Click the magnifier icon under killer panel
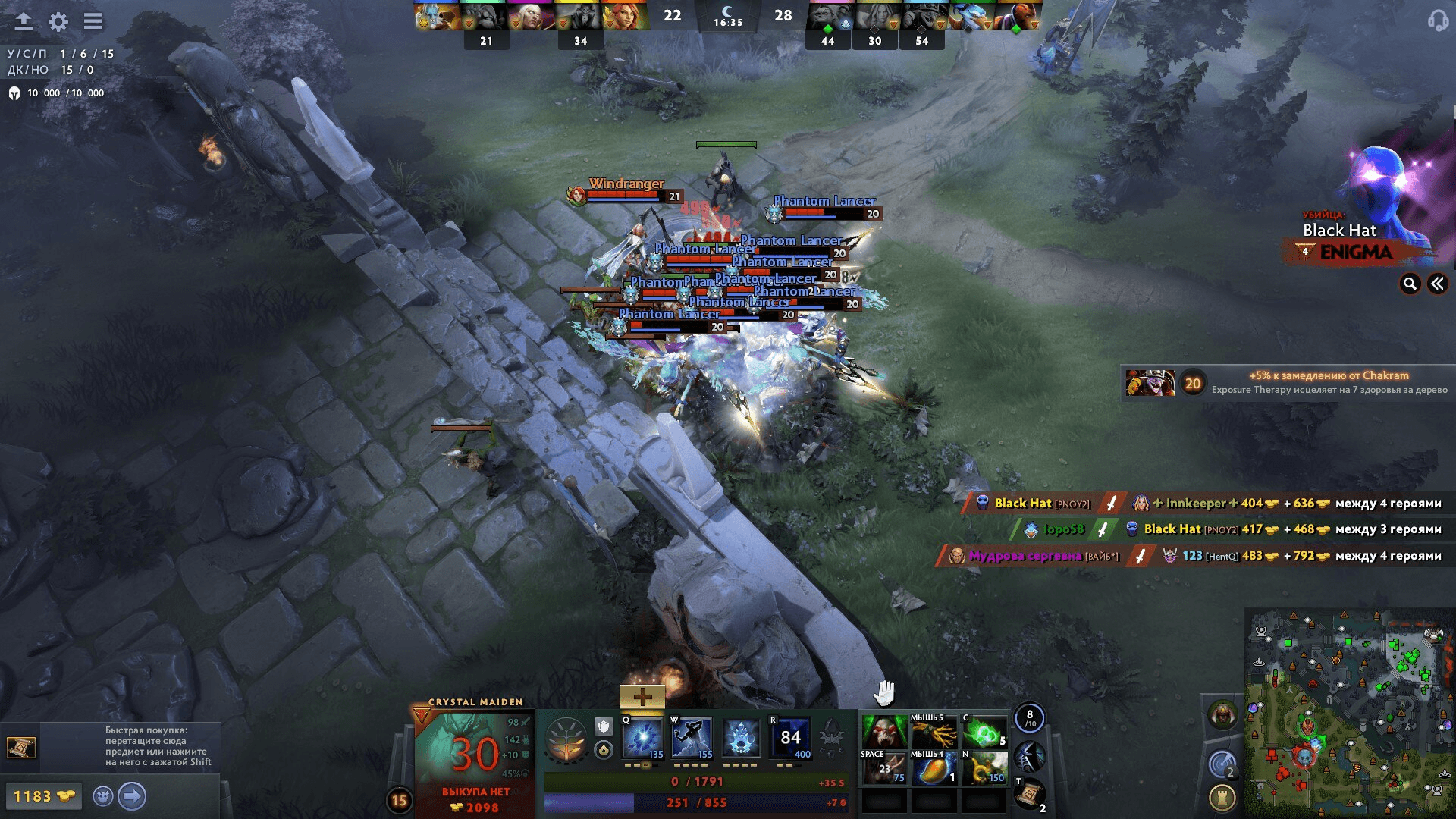Screen dimensions: 1456x819 (1410, 284)
